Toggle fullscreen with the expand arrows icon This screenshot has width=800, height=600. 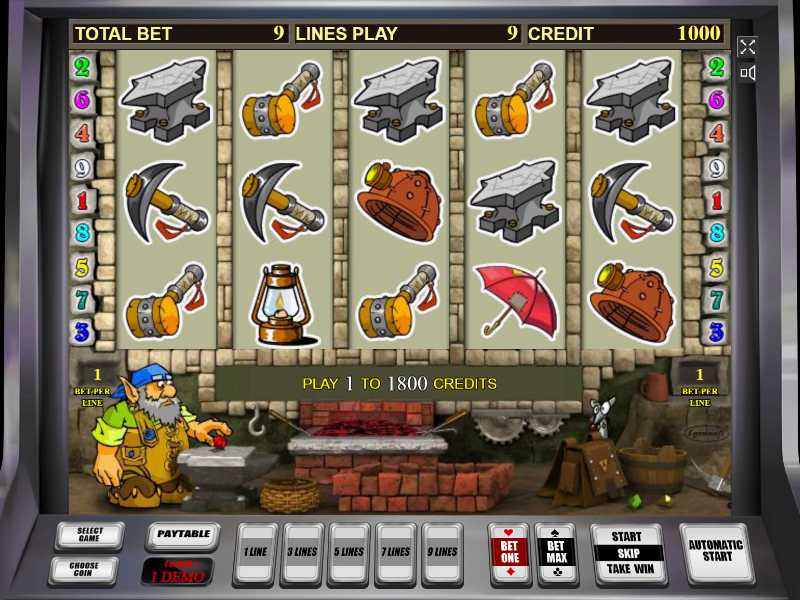[x=747, y=46]
